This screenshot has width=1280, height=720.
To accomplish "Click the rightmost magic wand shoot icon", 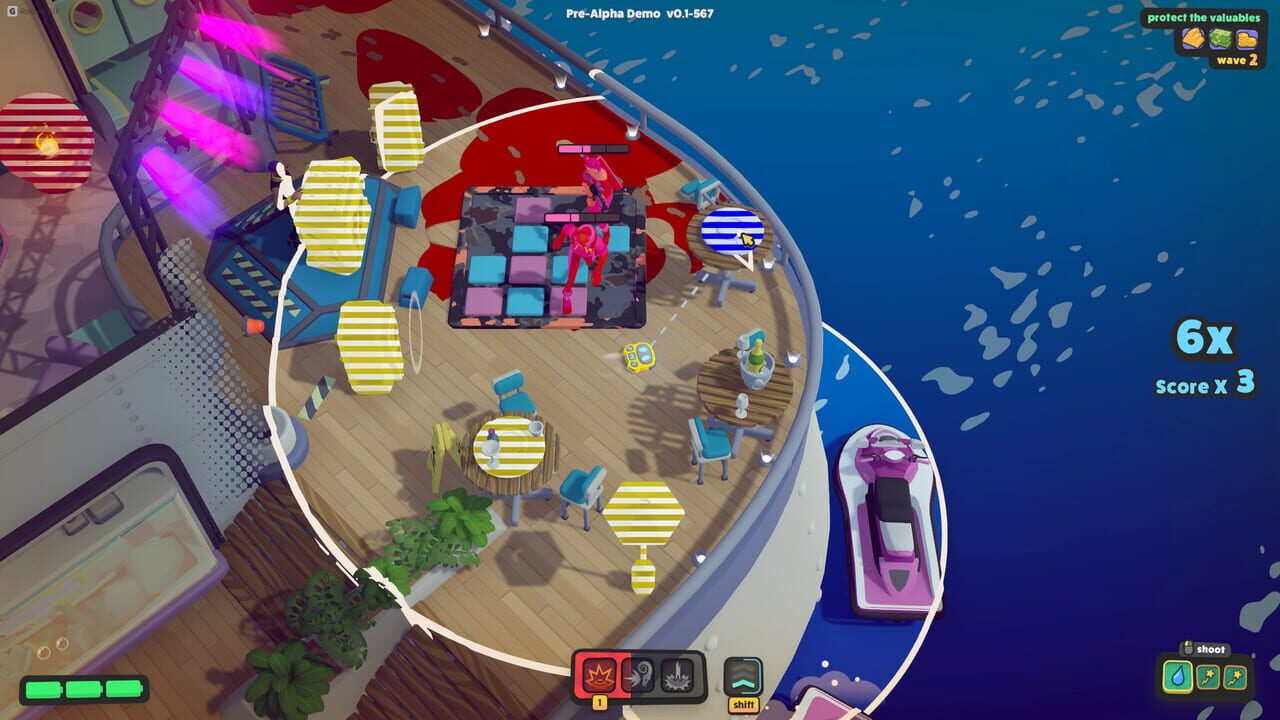I will tap(1234, 676).
